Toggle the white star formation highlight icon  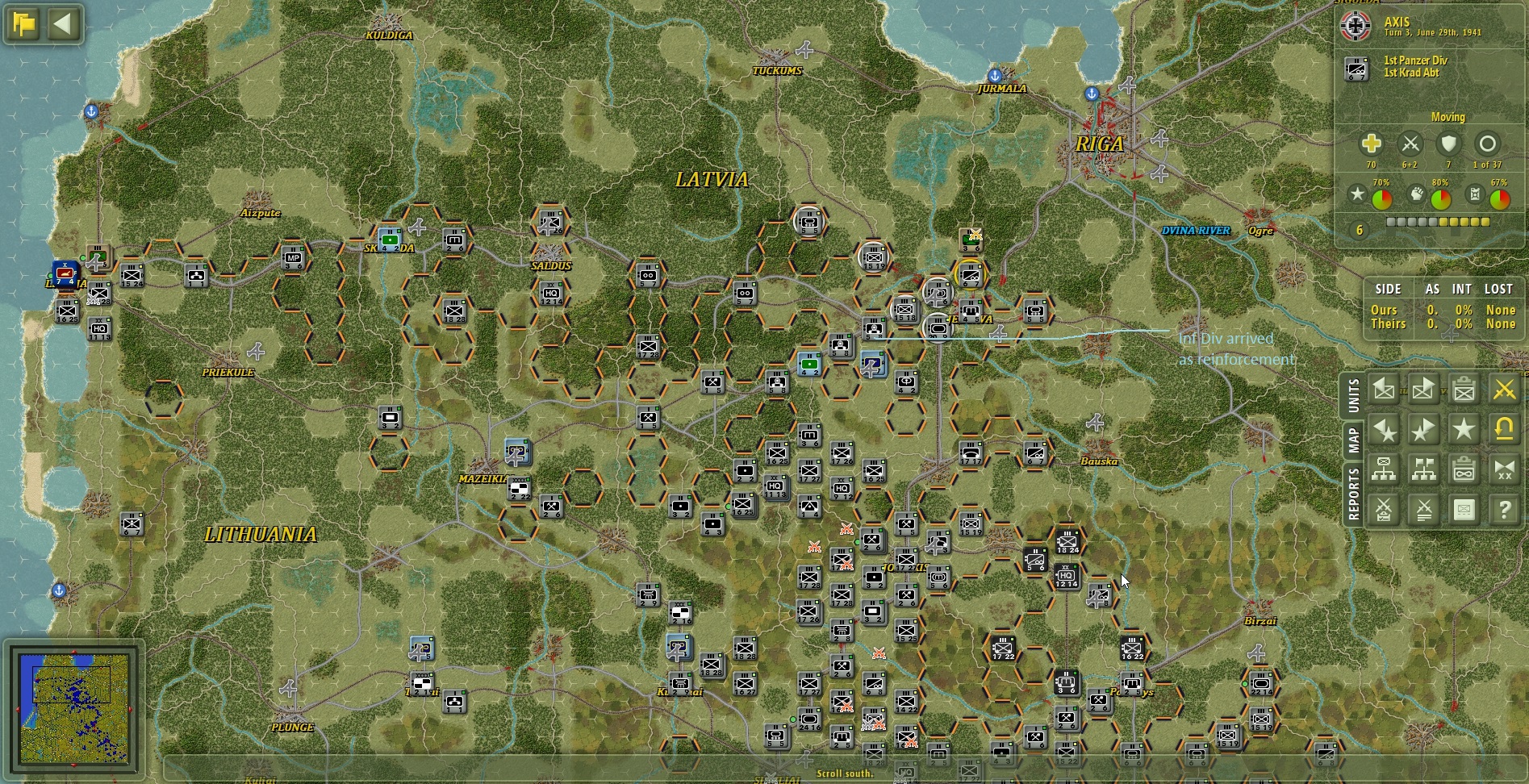1464,428
